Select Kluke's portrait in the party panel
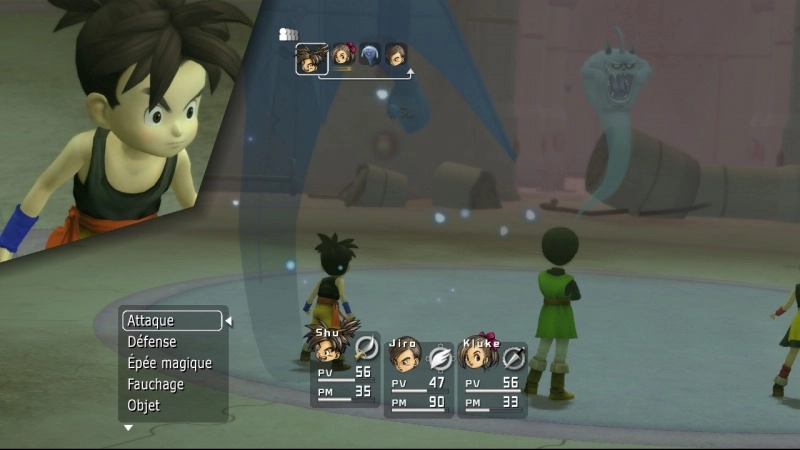 (x=479, y=354)
